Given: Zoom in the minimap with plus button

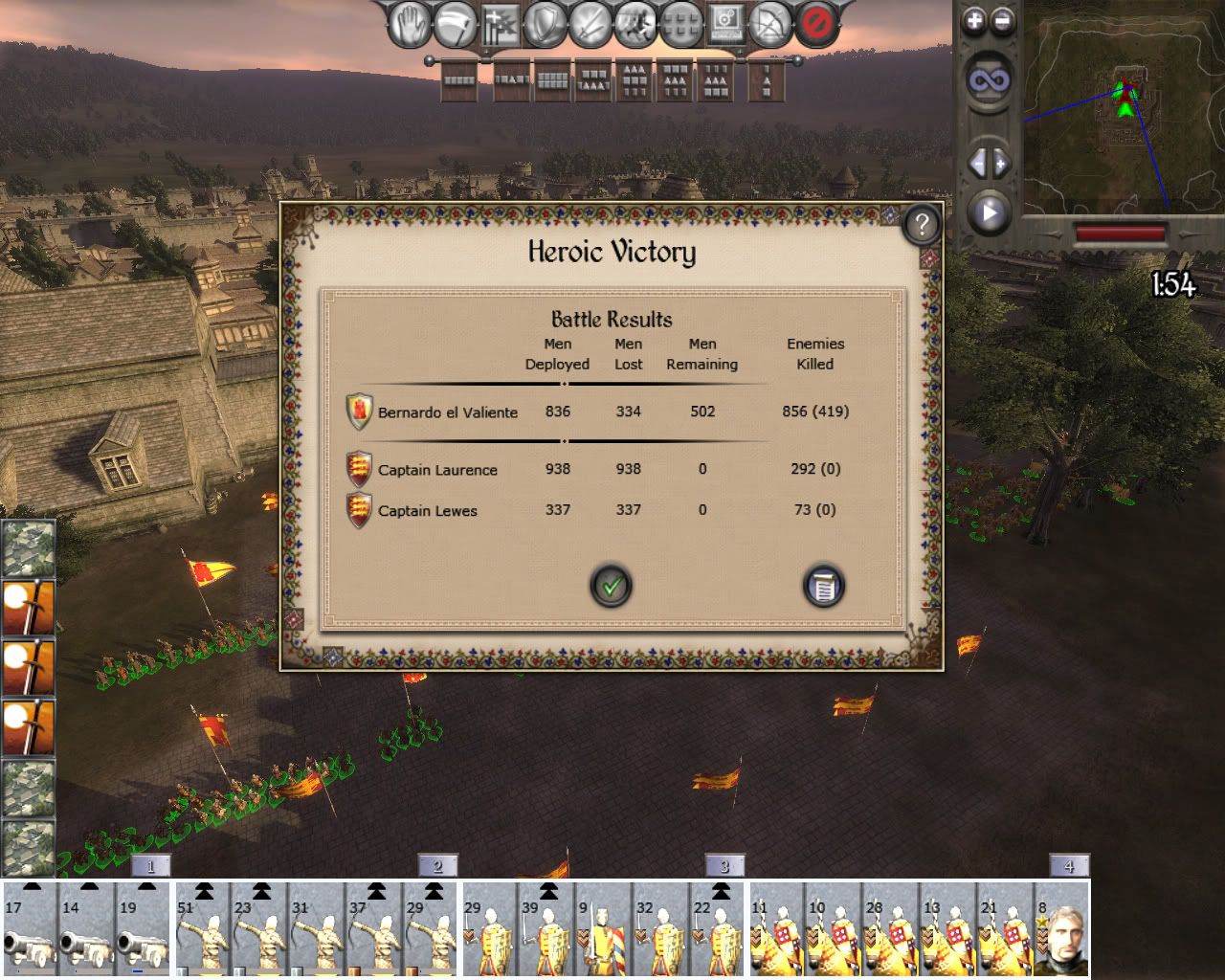Looking at the screenshot, I should [x=974, y=21].
